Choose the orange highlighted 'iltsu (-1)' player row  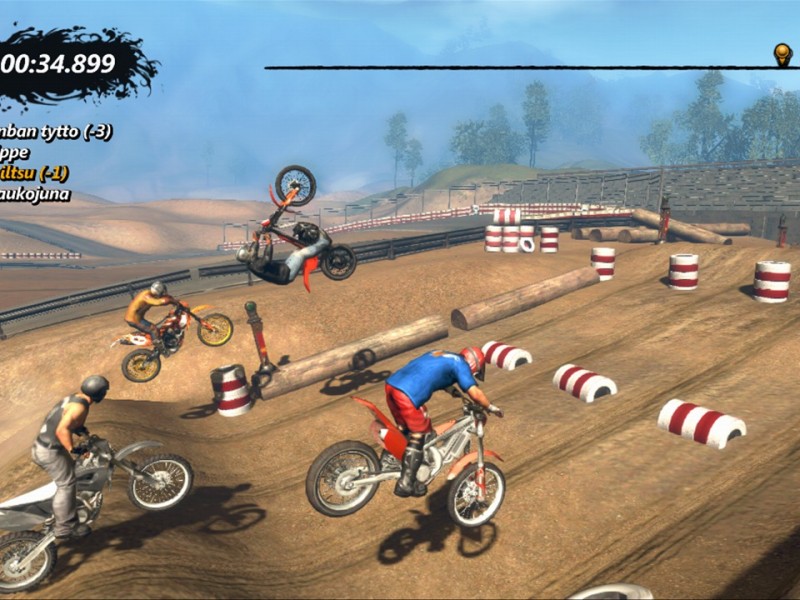pos(34,173)
